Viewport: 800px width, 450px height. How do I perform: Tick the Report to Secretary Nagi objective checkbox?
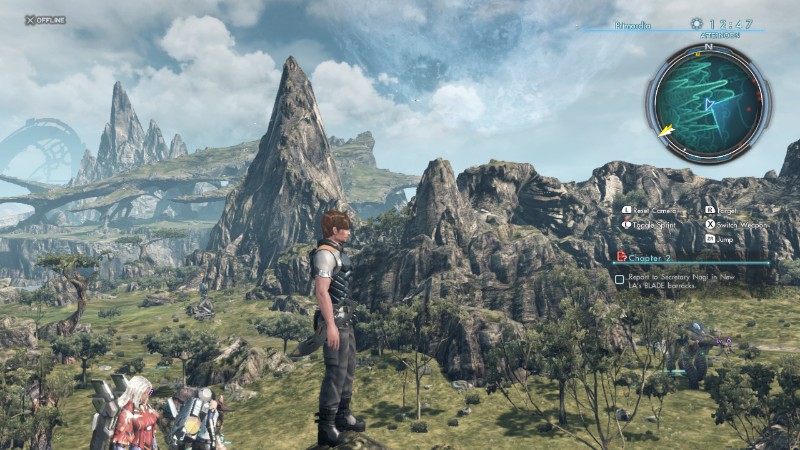pyautogui.click(x=620, y=280)
